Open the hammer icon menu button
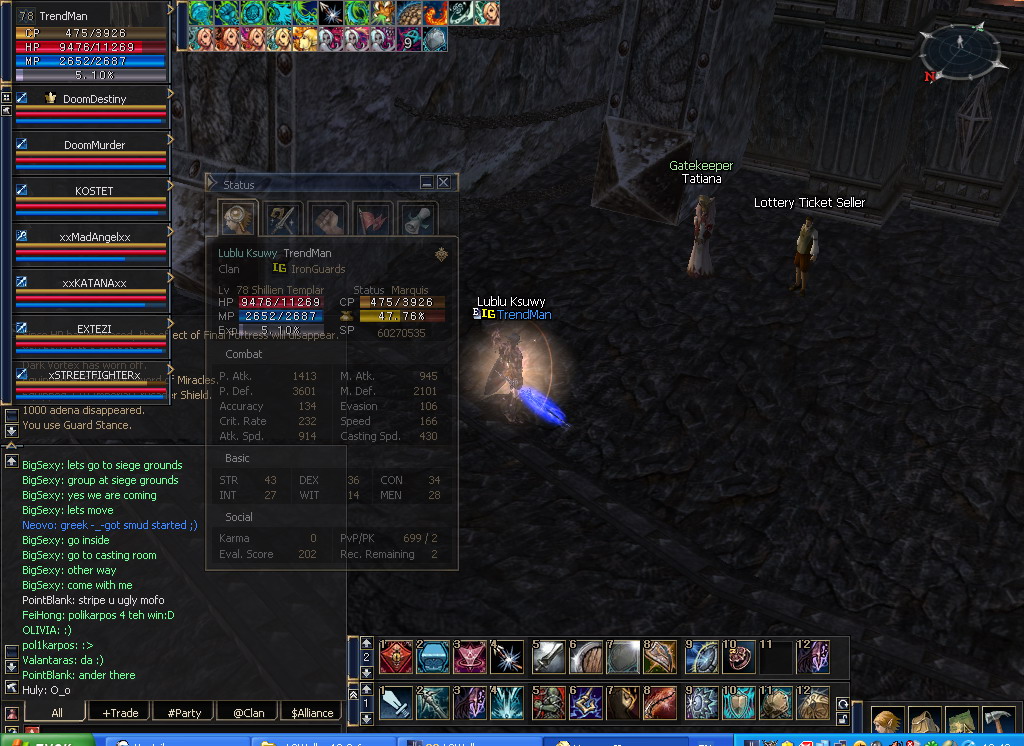This screenshot has height=746, width=1024. [998, 723]
